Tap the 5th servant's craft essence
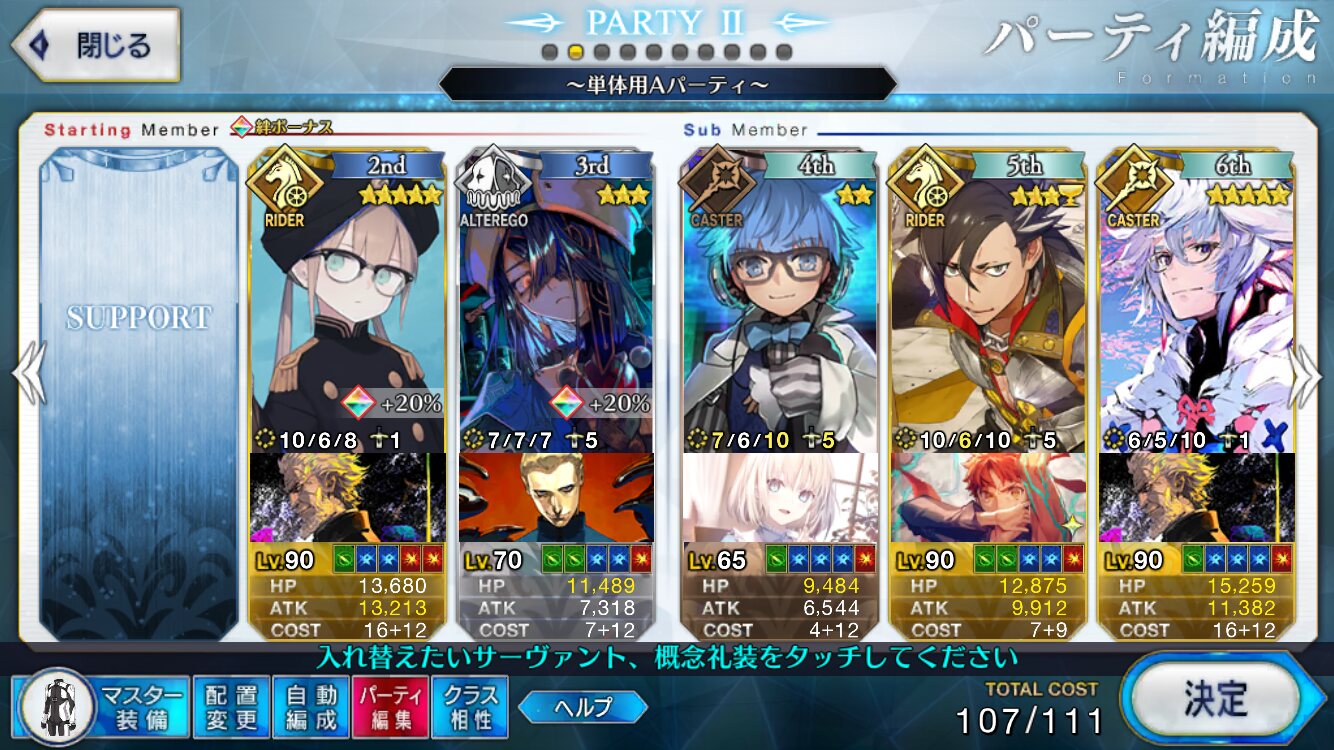 (989, 497)
